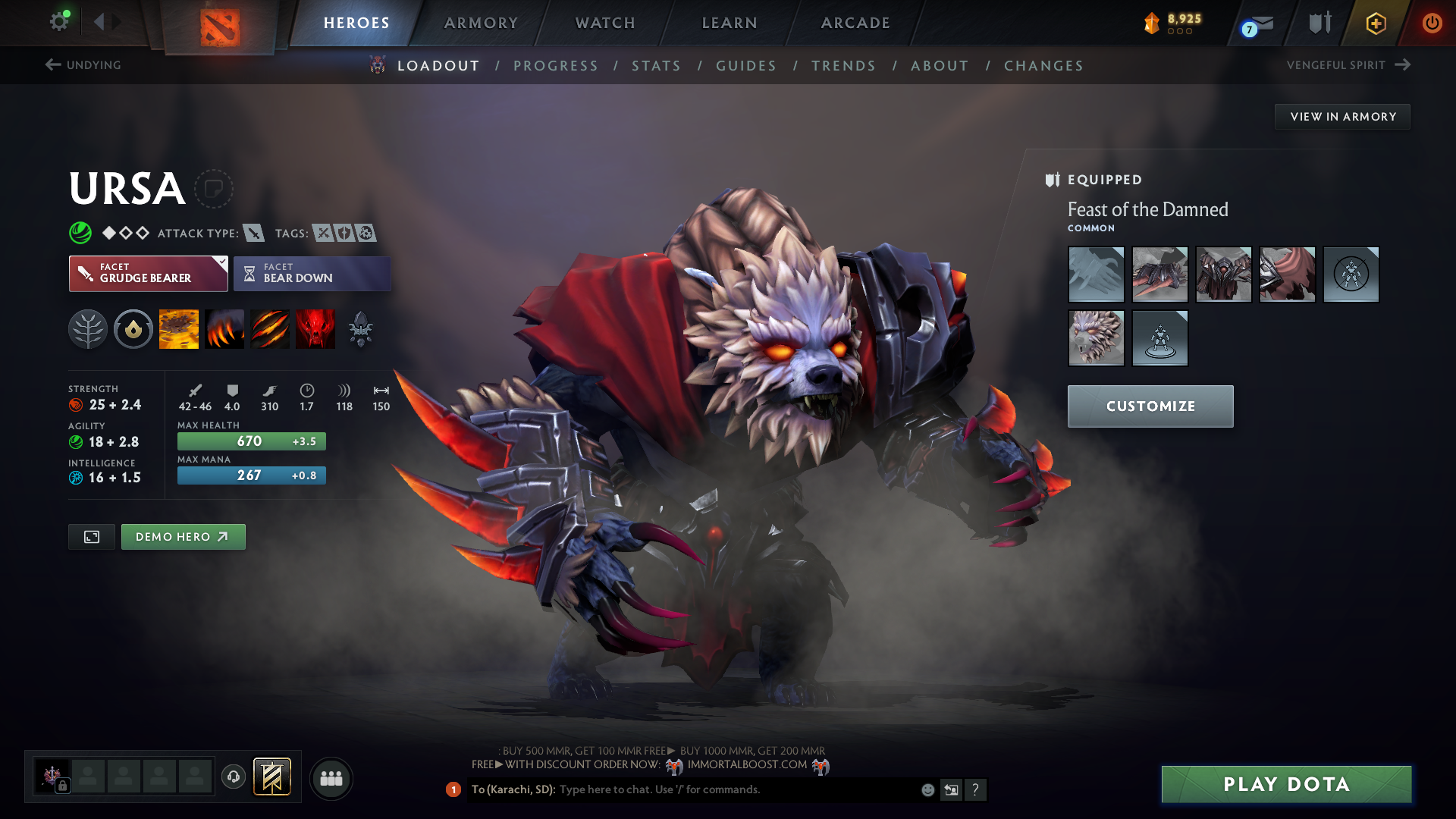Image resolution: width=1456 pixels, height=819 pixels.
Task: Select the equipped Ursa head item thumbnail
Action: 1096,338
